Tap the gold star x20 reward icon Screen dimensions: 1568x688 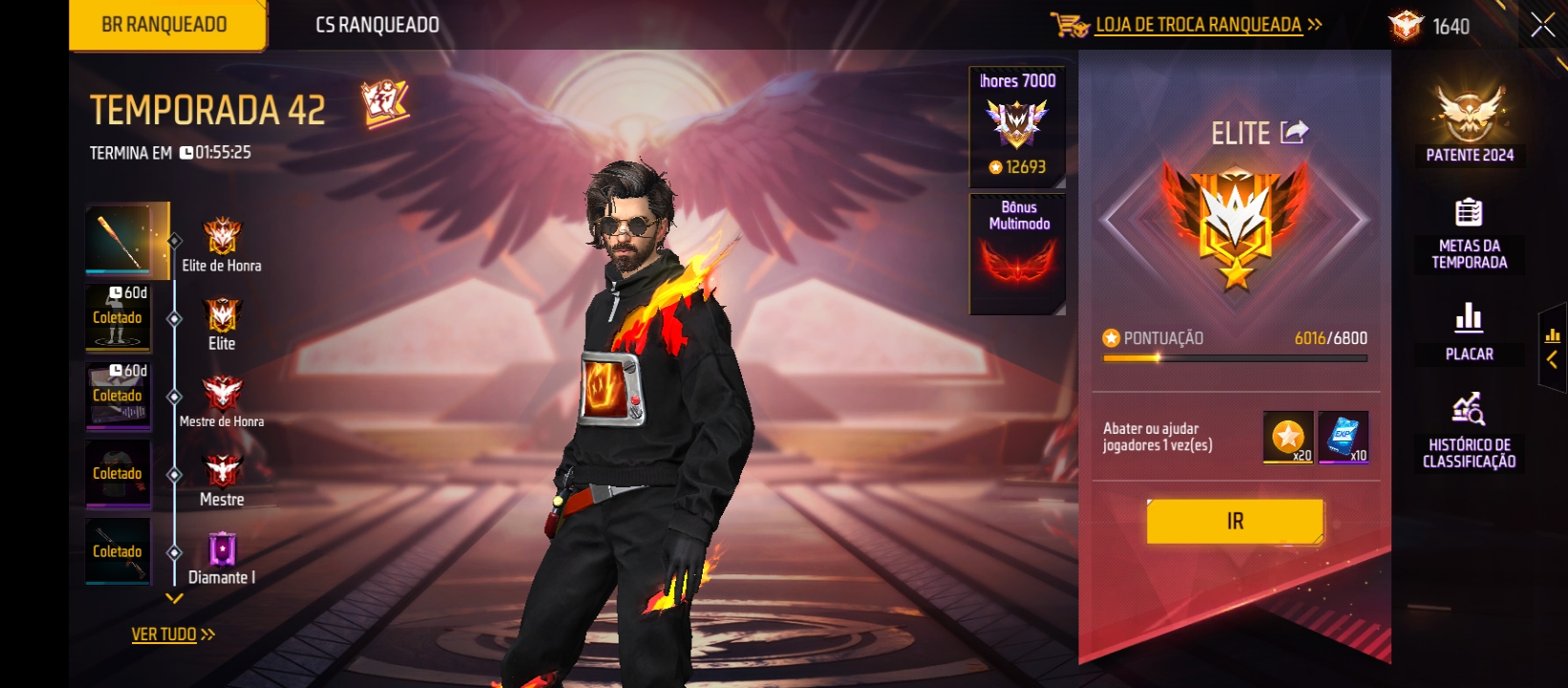1288,437
